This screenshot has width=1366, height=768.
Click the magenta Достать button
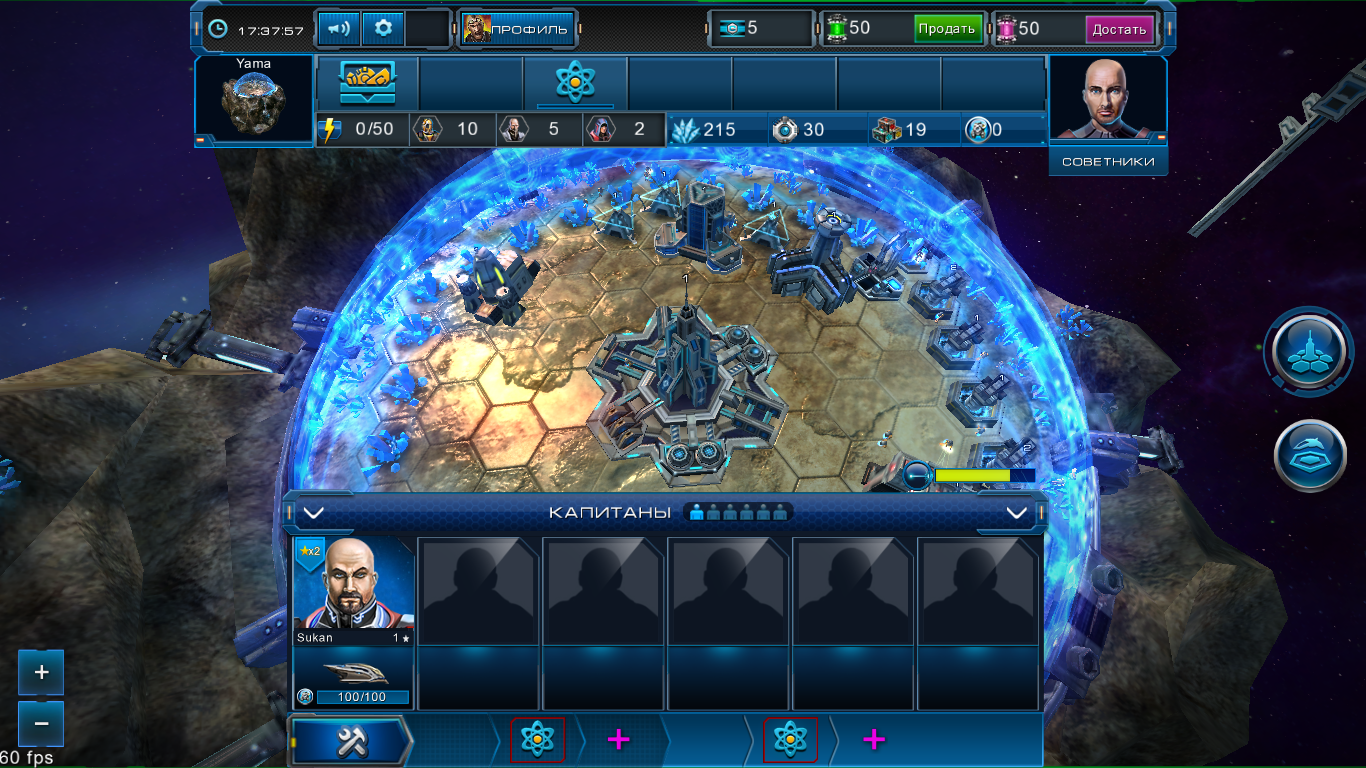[1119, 29]
